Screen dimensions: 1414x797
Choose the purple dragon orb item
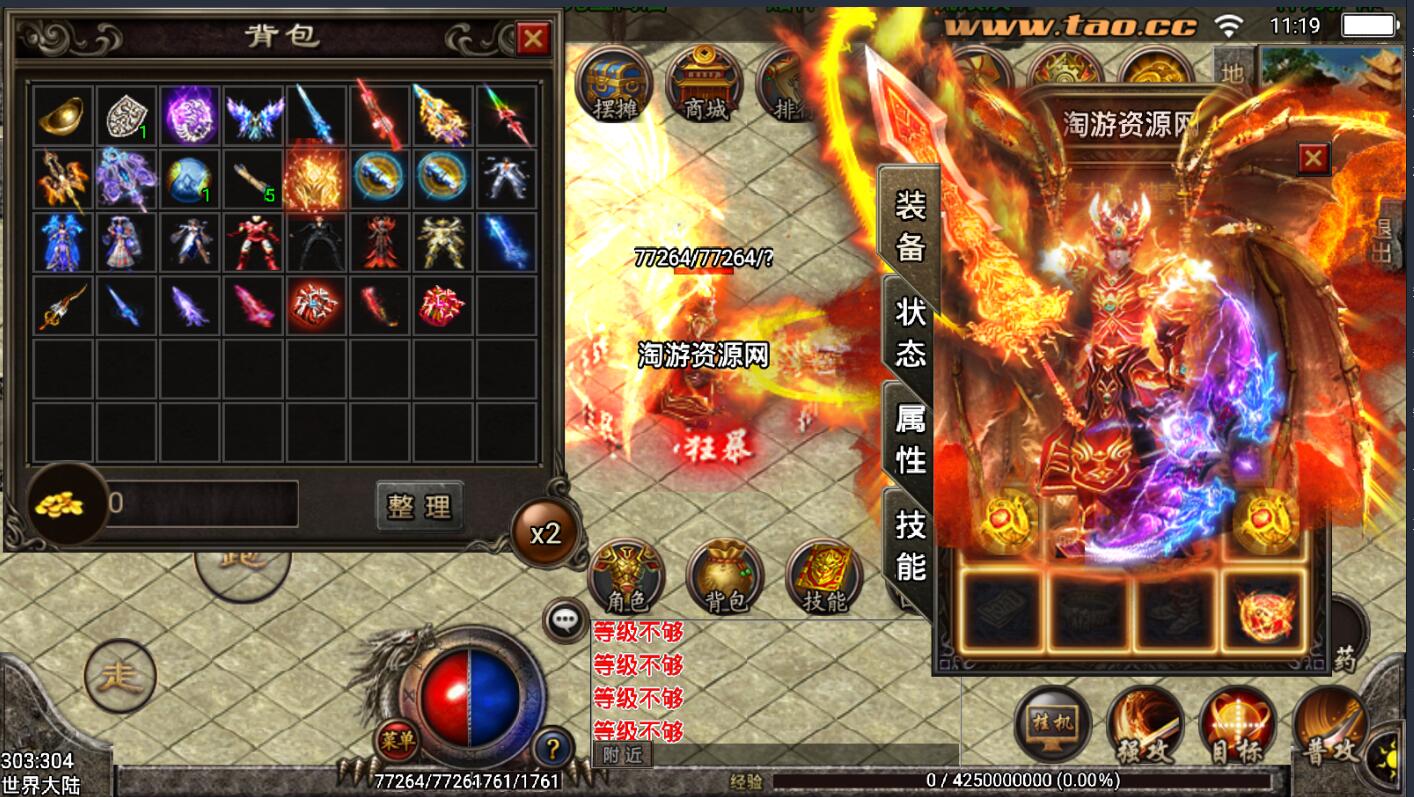(190, 115)
